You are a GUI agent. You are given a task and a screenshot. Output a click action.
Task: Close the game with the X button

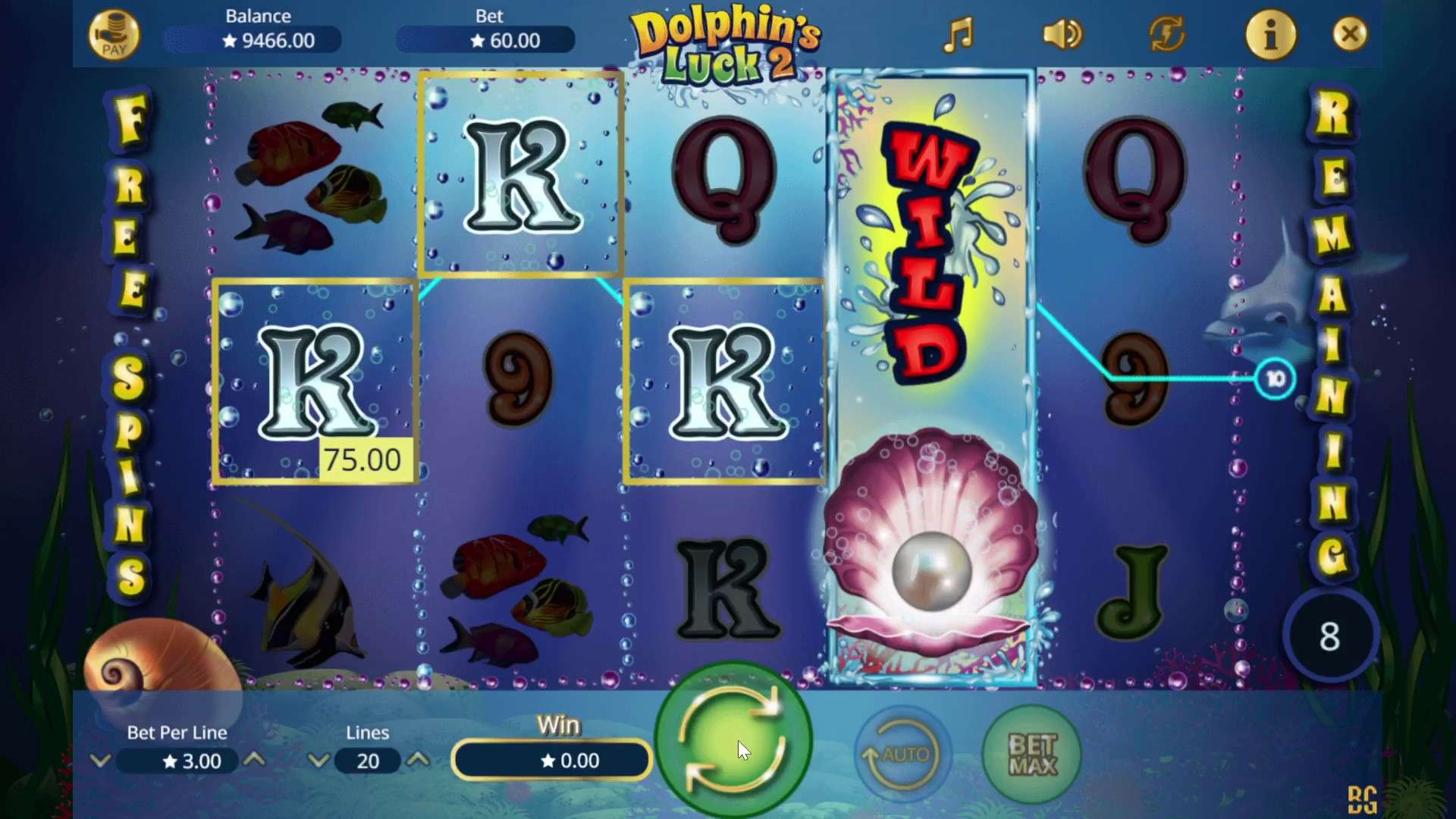coord(1350,34)
